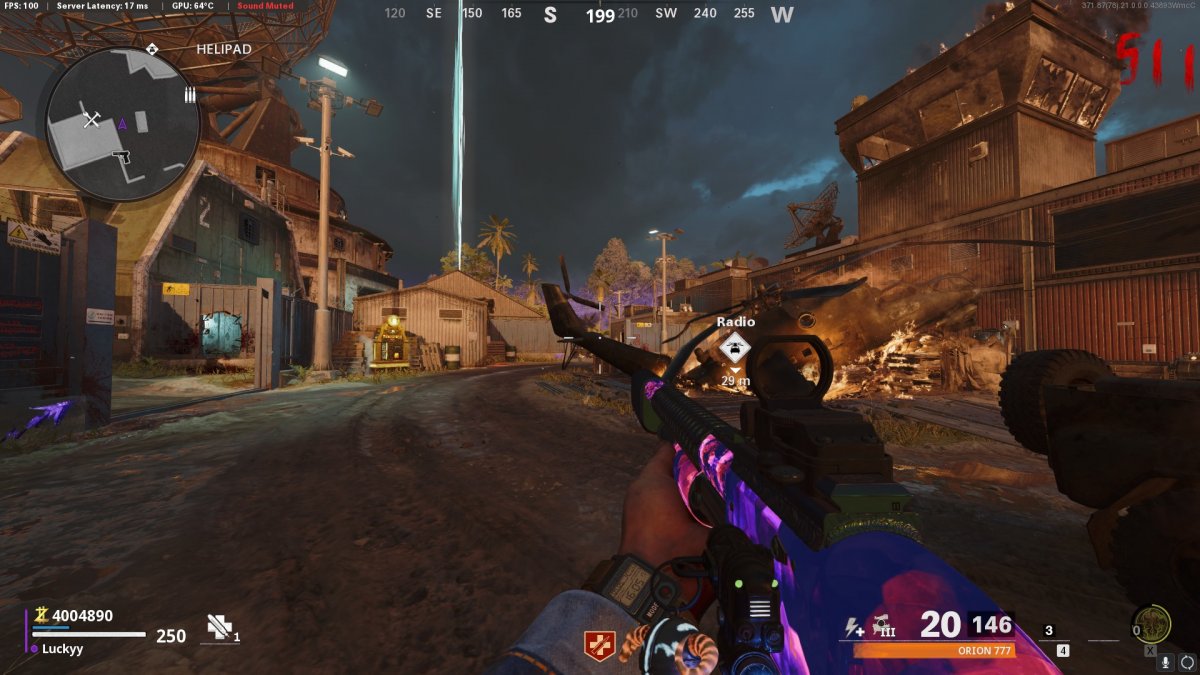Click the lightning bolt ammo mod icon
Viewport: 1200px width, 675px height.
[x=853, y=628]
